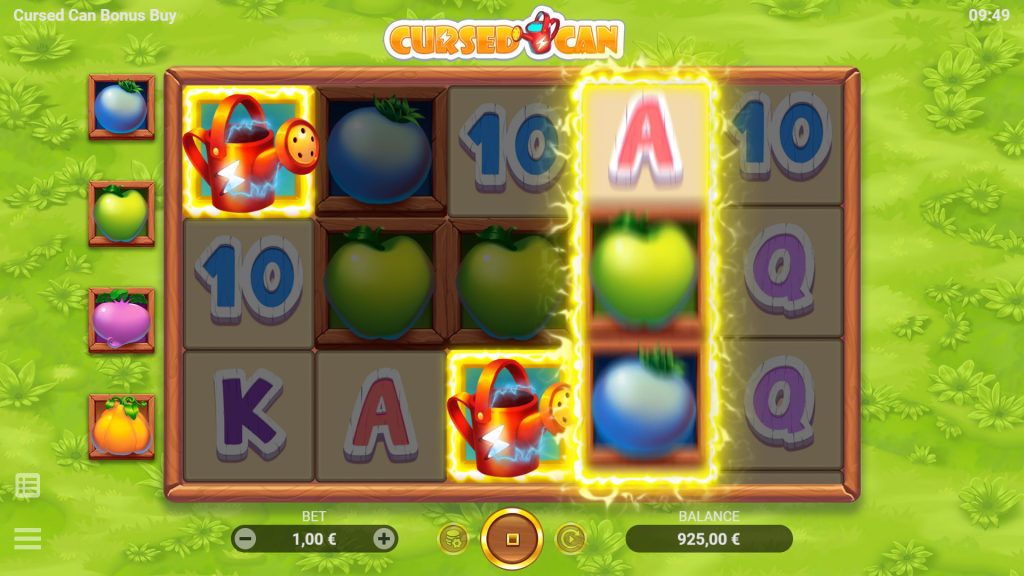Activate the autoplay button
The height and width of the screenshot is (576, 1024).
(570, 539)
